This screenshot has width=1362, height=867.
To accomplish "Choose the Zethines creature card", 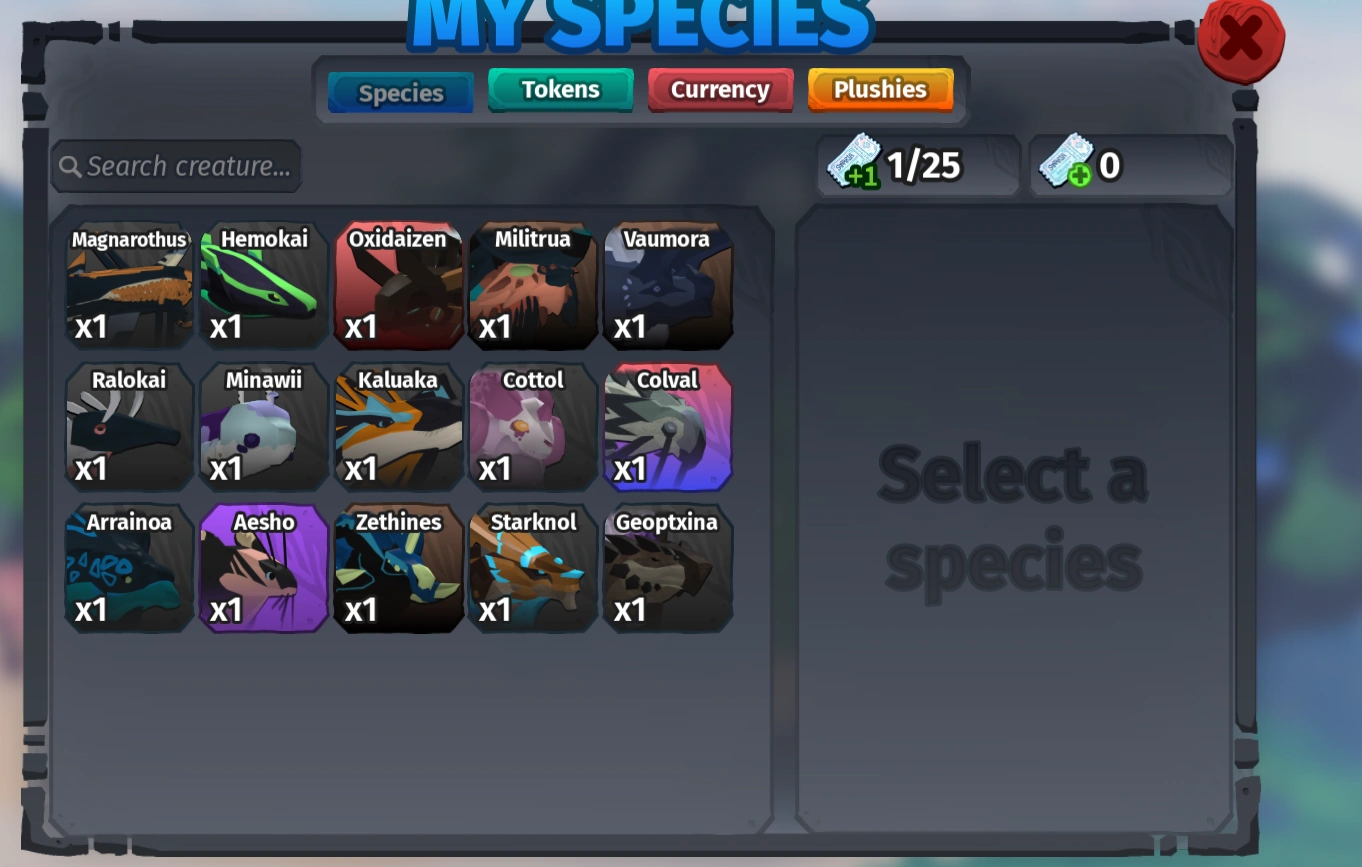I will click(x=397, y=568).
